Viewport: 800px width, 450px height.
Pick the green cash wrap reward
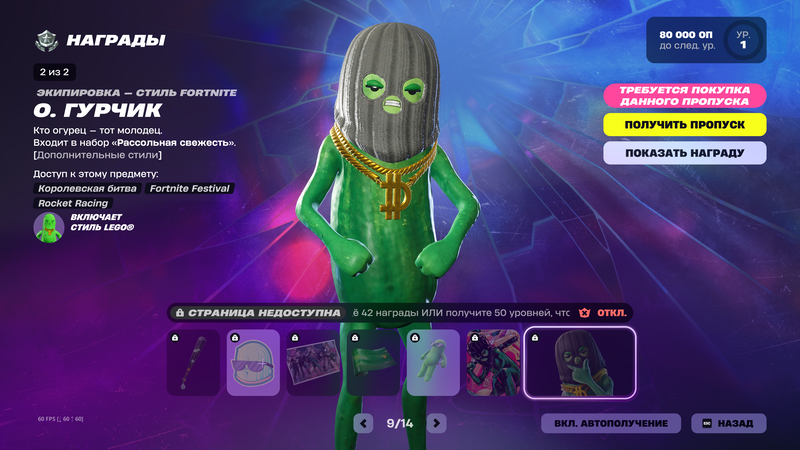point(373,363)
